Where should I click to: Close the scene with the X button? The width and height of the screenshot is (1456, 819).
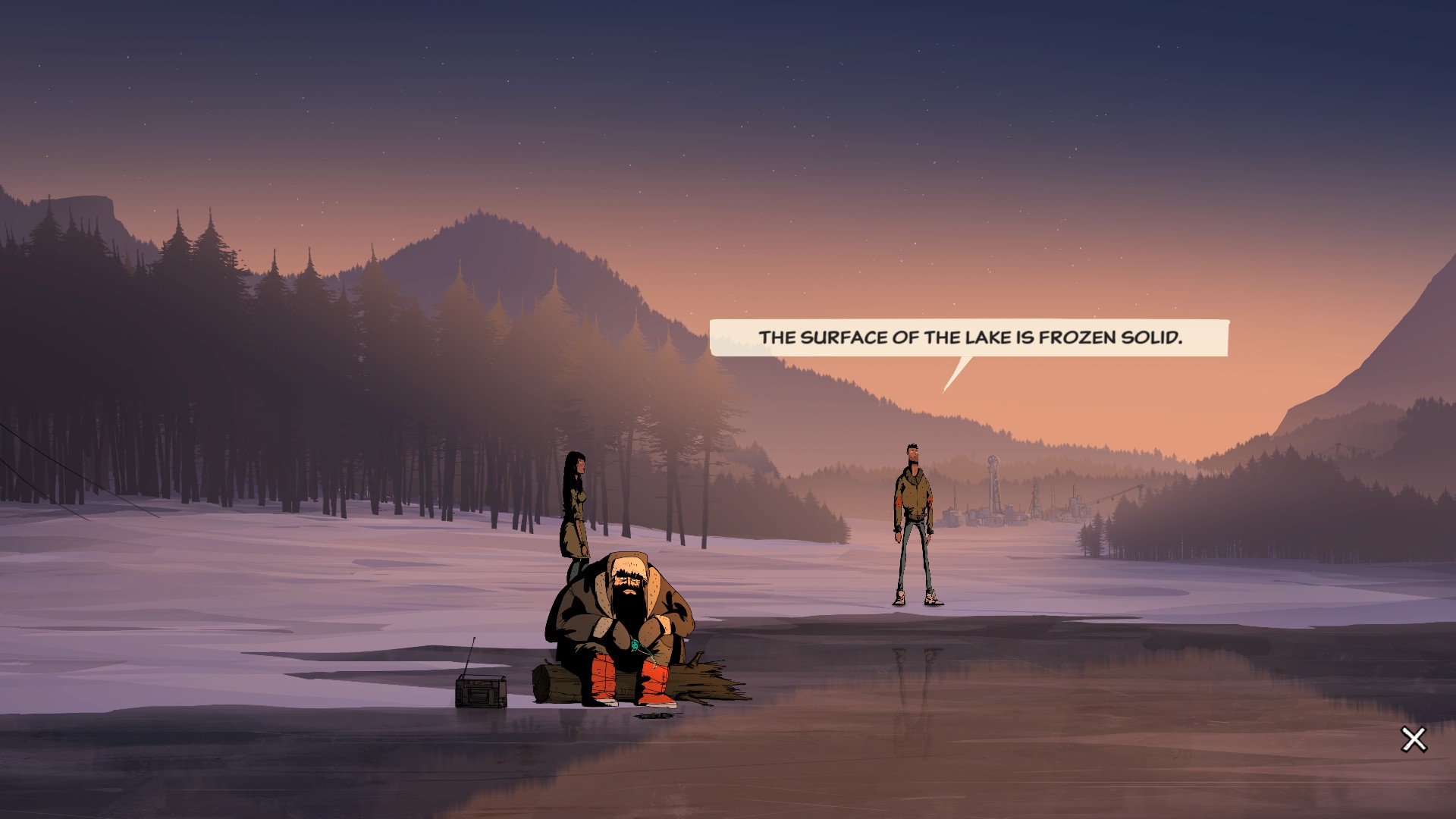pos(1414,739)
